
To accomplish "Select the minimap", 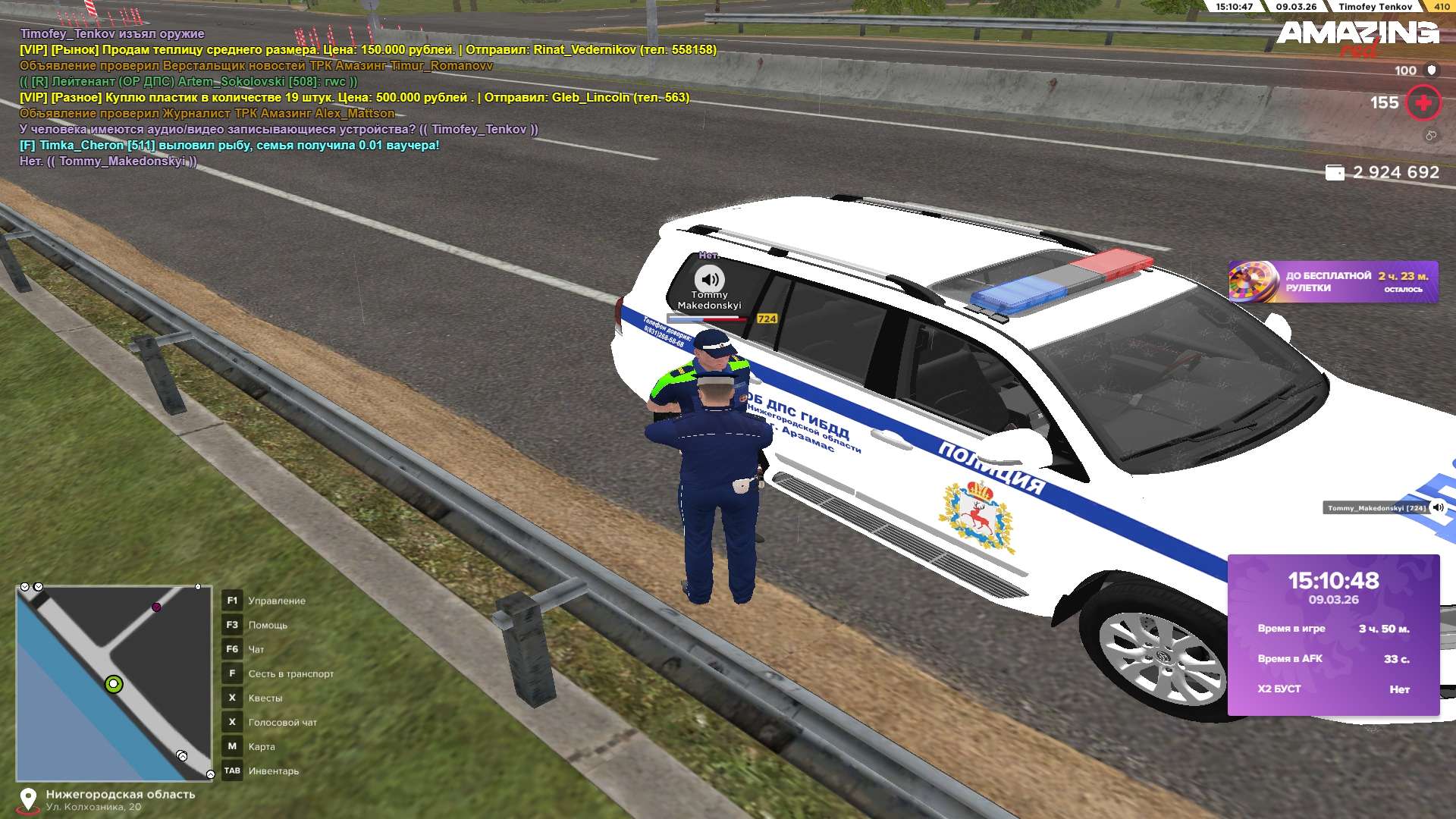I will (114, 682).
